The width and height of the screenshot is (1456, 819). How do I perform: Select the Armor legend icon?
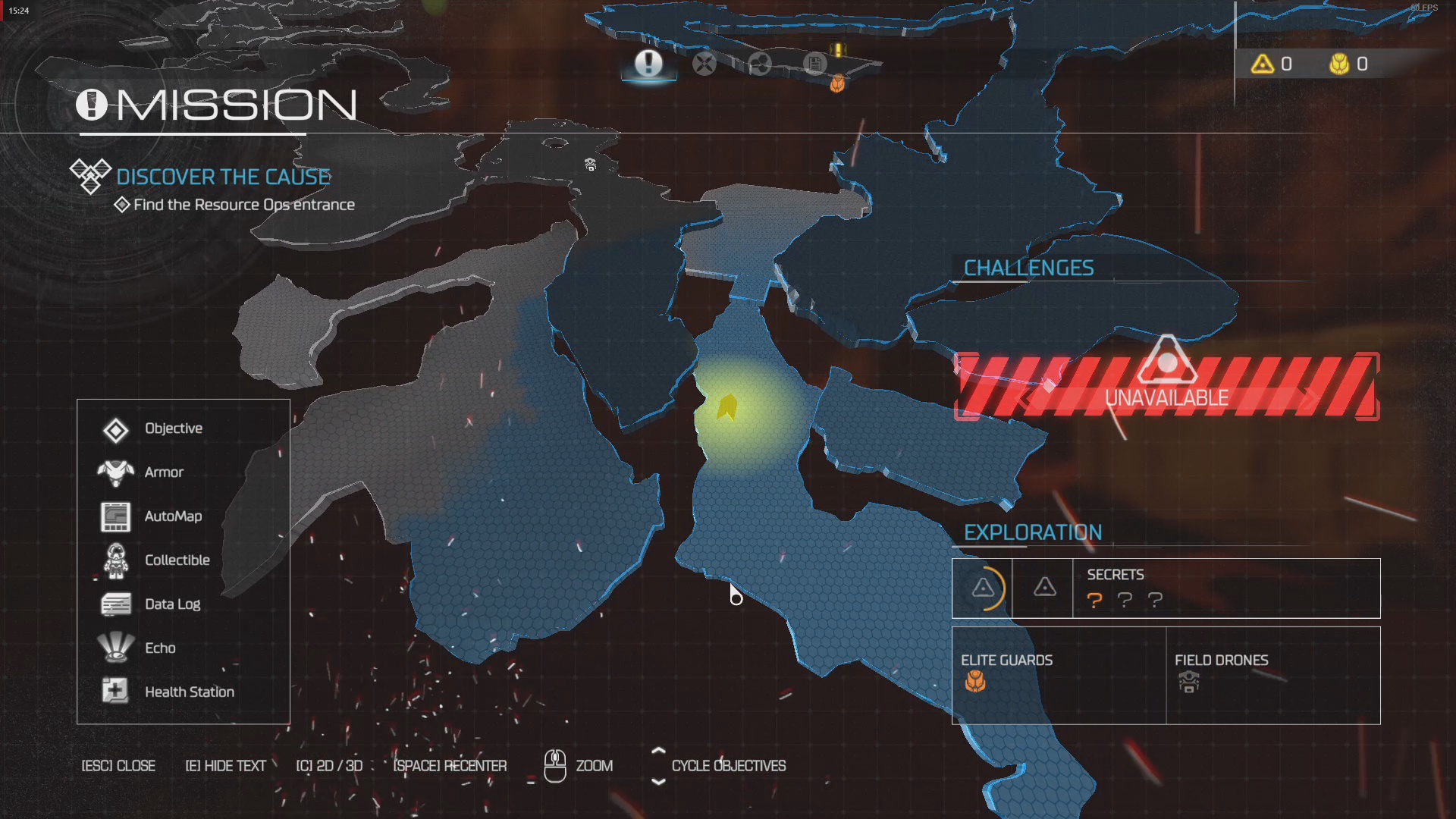pos(115,472)
